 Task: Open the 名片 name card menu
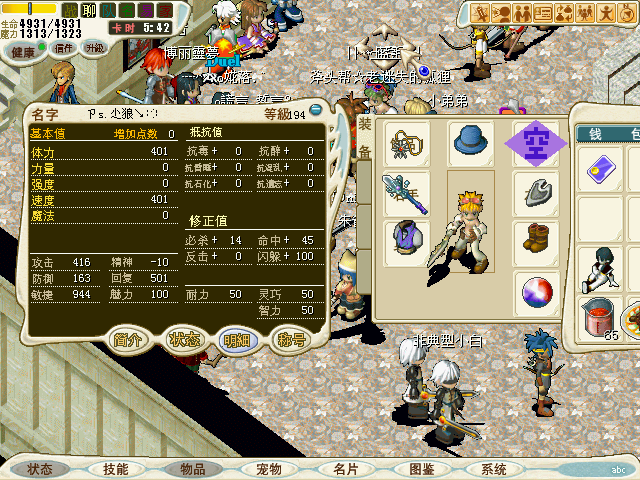coord(346,468)
